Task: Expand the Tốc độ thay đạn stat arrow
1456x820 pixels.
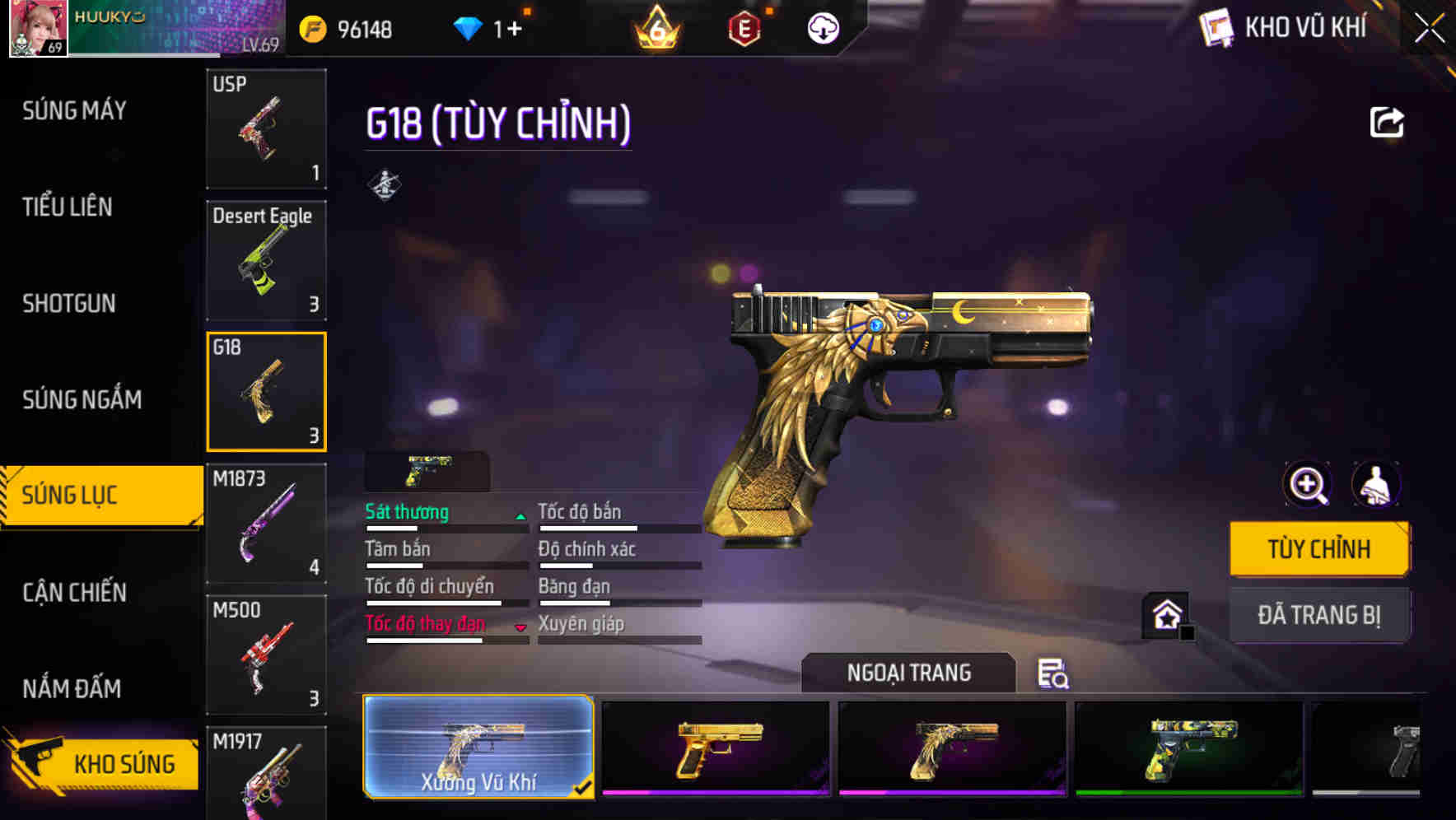Action: click(x=520, y=628)
